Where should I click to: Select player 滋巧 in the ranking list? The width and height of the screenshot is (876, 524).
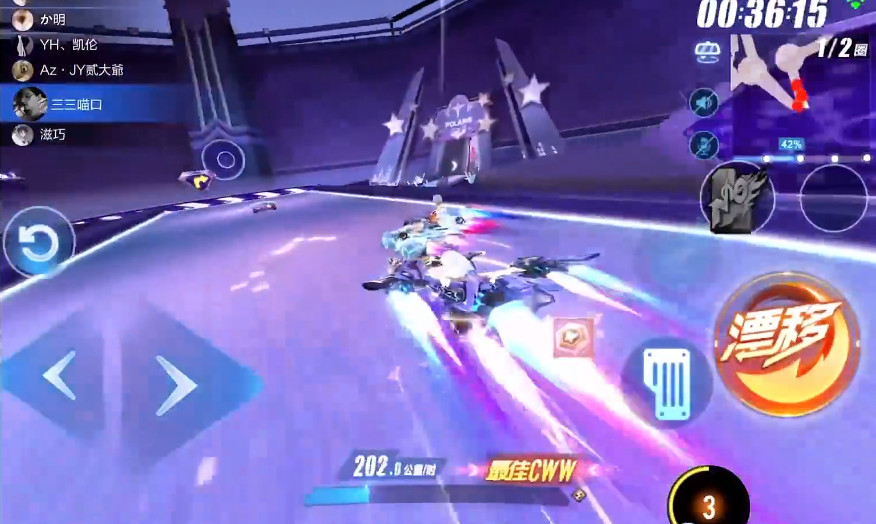pyautogui.click(x=45, y=134)
